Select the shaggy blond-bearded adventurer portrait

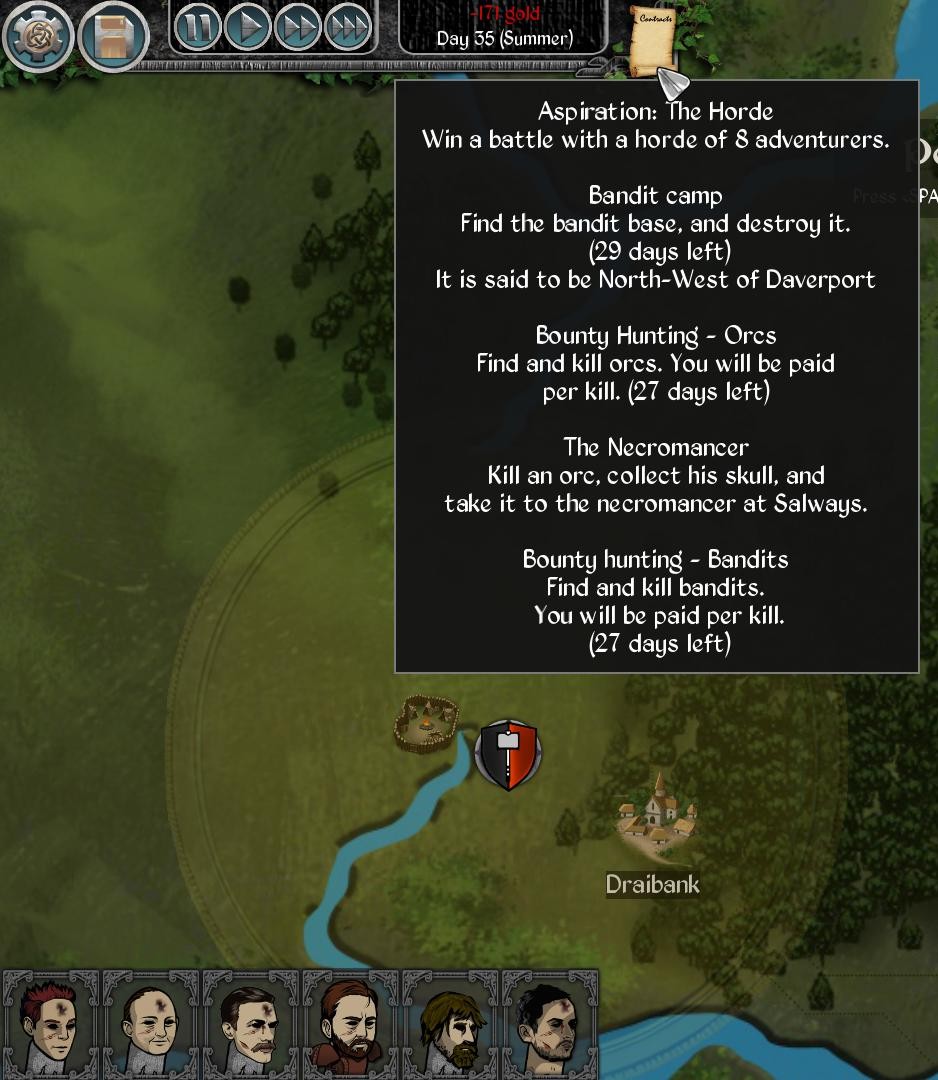(451, 1024)
